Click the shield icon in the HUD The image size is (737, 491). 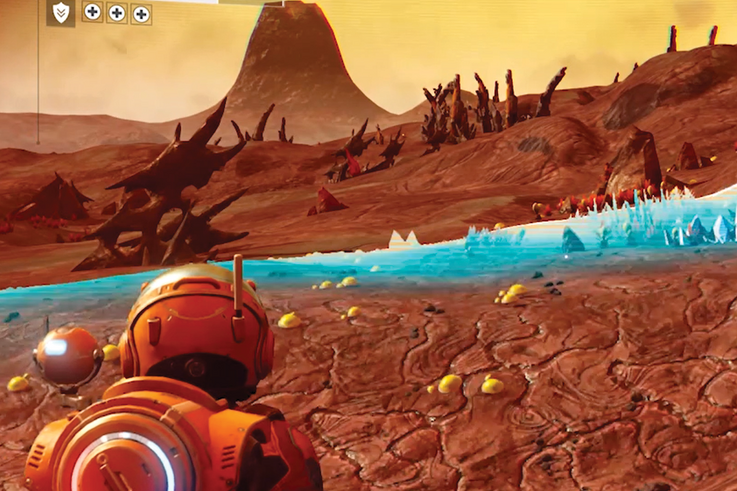pos(61,12)
